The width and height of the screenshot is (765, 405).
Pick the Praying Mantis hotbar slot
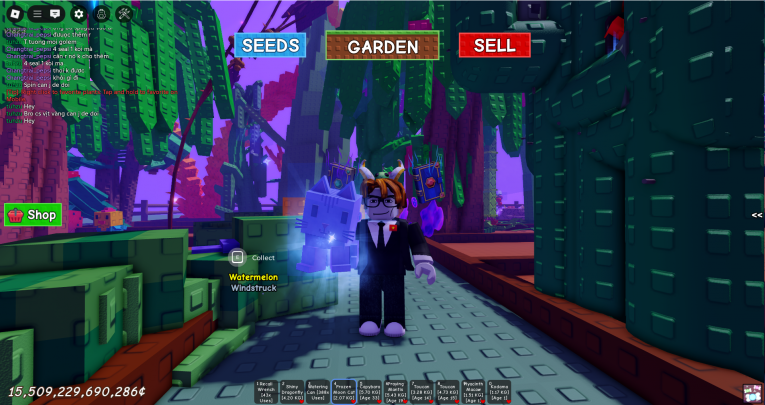pos(395,391)
